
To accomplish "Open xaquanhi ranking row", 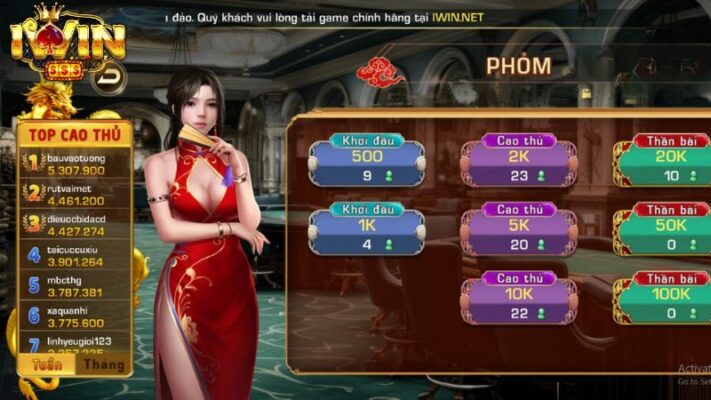I will coord(76,316).
